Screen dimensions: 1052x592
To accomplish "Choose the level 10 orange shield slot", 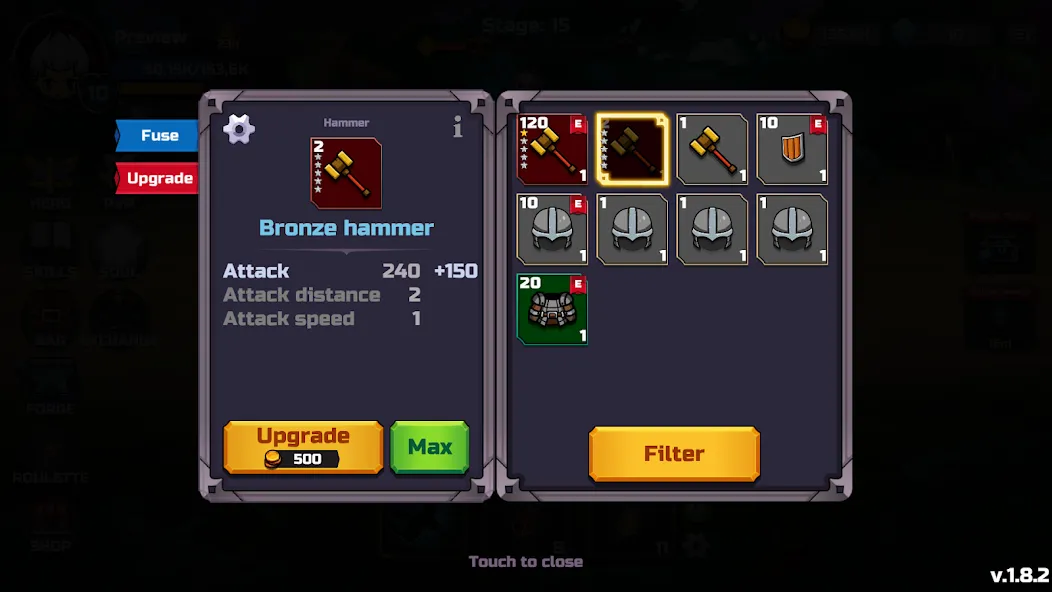I will 792,150.
